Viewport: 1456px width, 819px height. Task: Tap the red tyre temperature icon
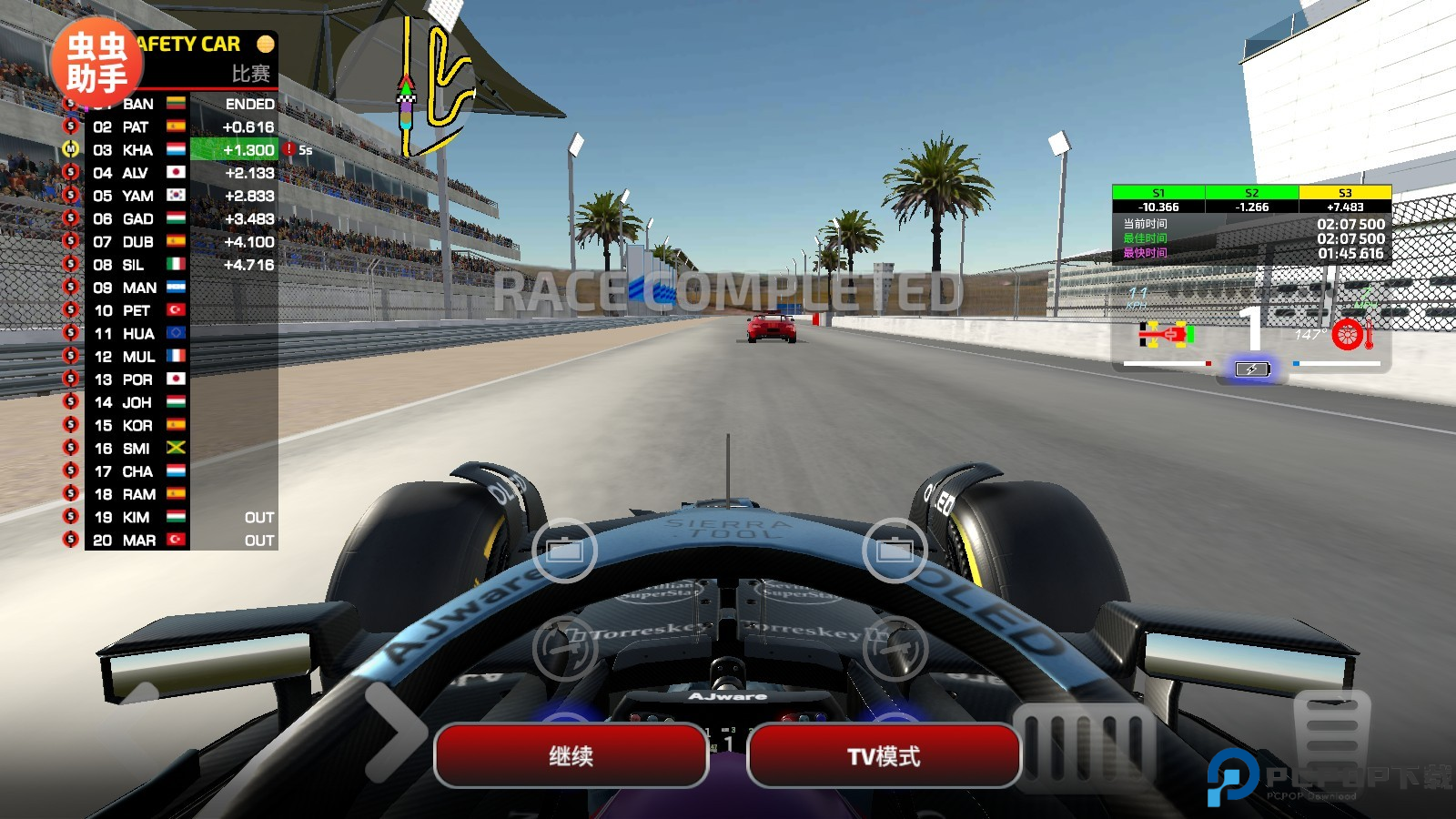coord(1348,335)
